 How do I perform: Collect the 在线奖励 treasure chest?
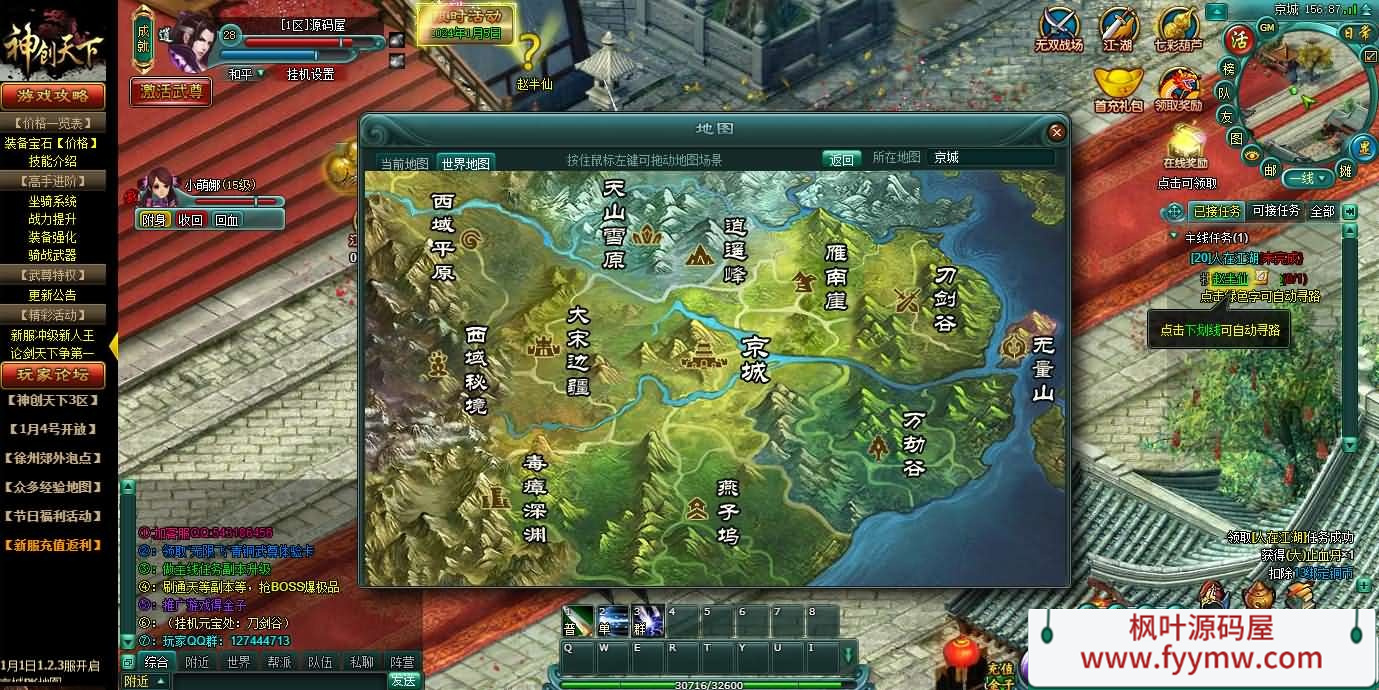1185,143
